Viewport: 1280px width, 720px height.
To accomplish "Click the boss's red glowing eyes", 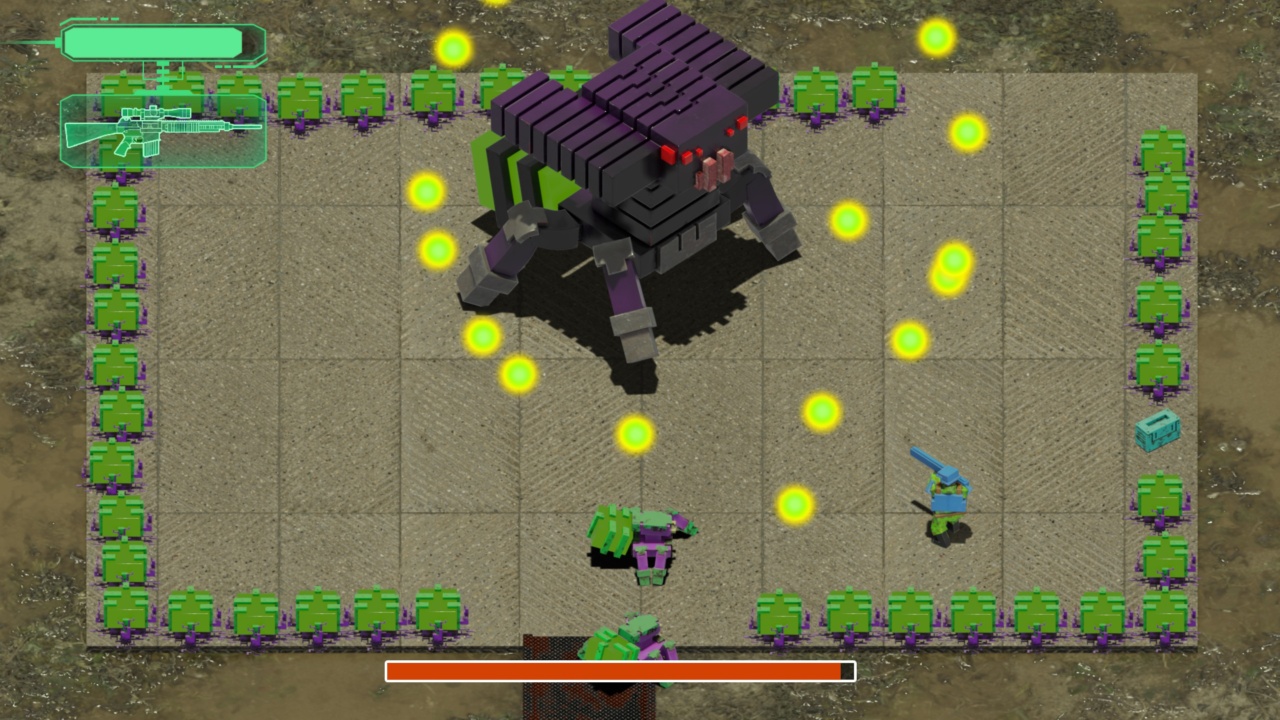I will pyautogui.click(x=672, y=150).
